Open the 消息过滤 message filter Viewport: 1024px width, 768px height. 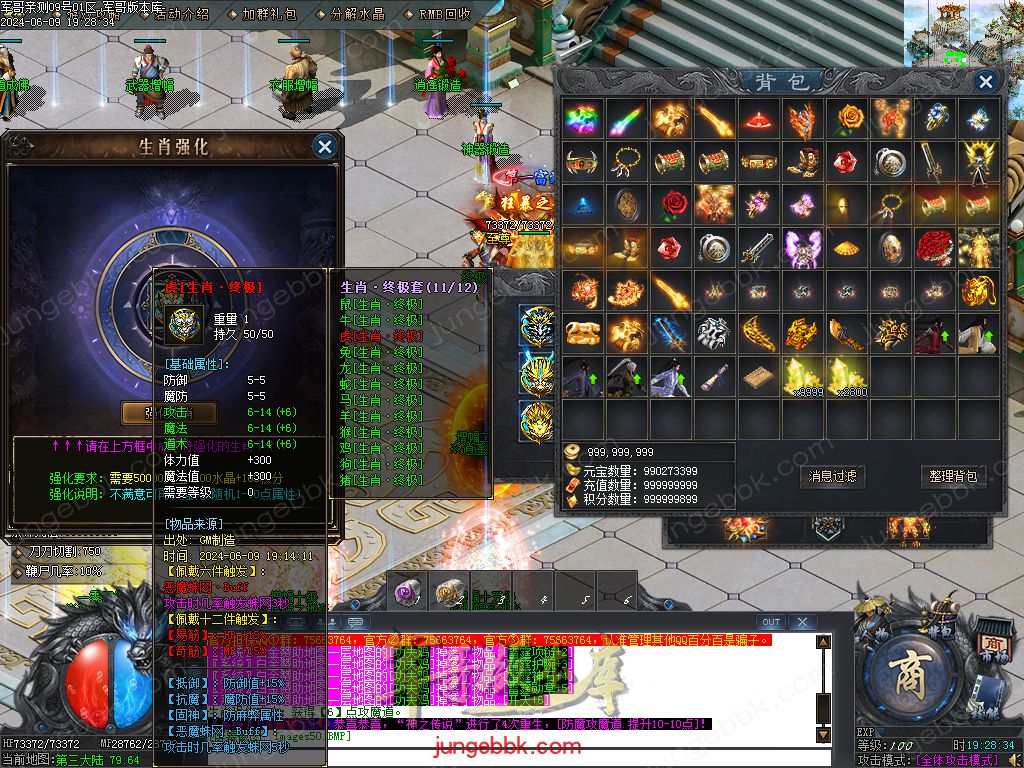point(832,477)
